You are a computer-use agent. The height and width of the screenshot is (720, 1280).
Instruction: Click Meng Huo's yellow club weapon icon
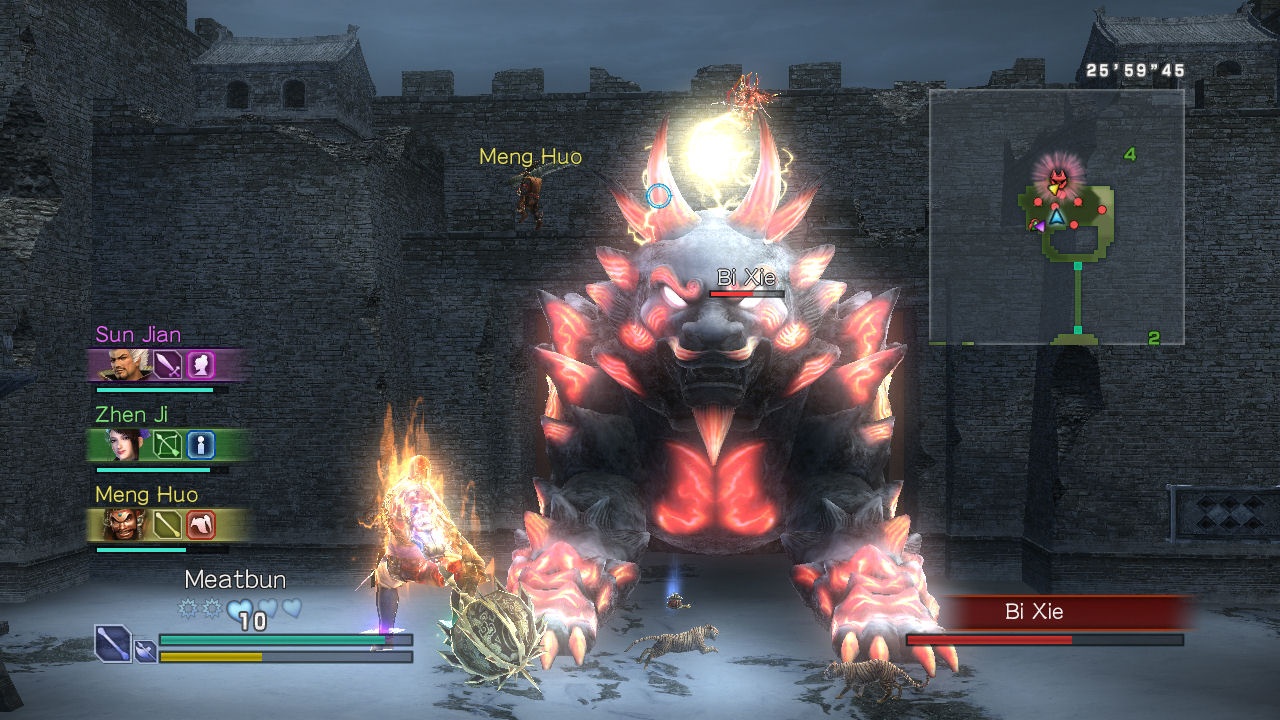[x=167, y=524]
